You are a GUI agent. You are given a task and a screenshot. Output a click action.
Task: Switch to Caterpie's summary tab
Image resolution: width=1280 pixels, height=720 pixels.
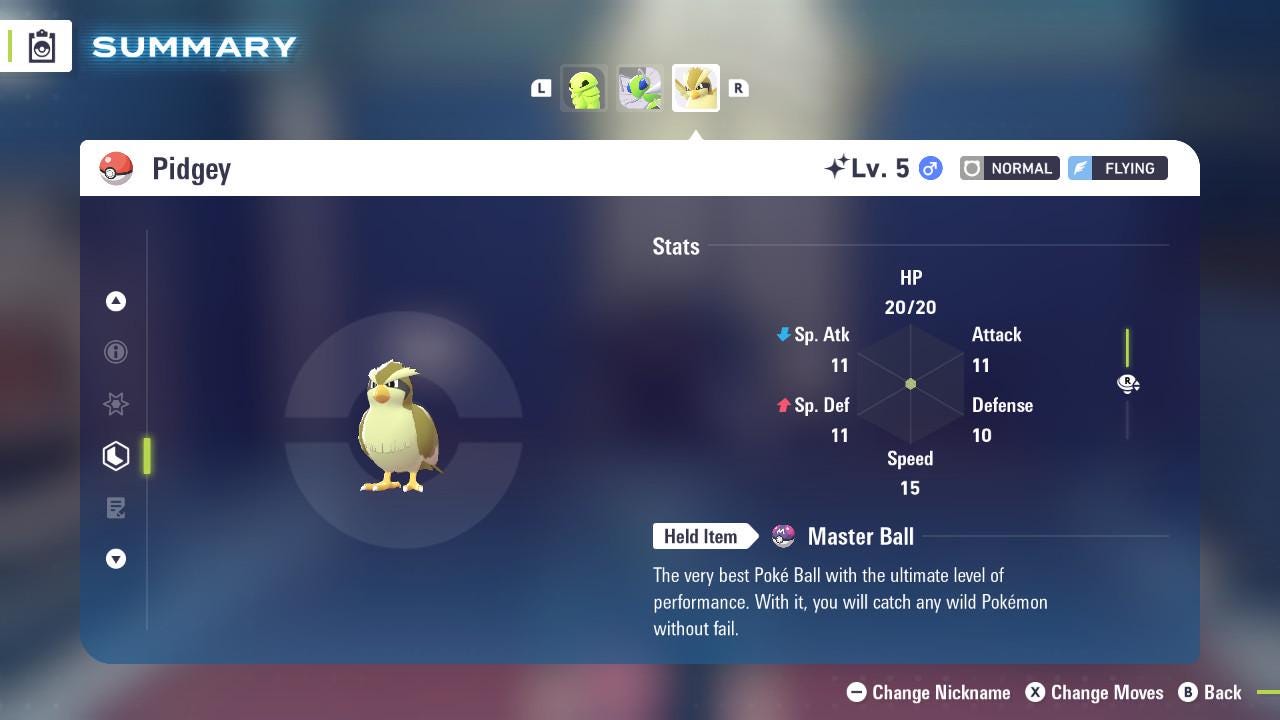(584, 88)
